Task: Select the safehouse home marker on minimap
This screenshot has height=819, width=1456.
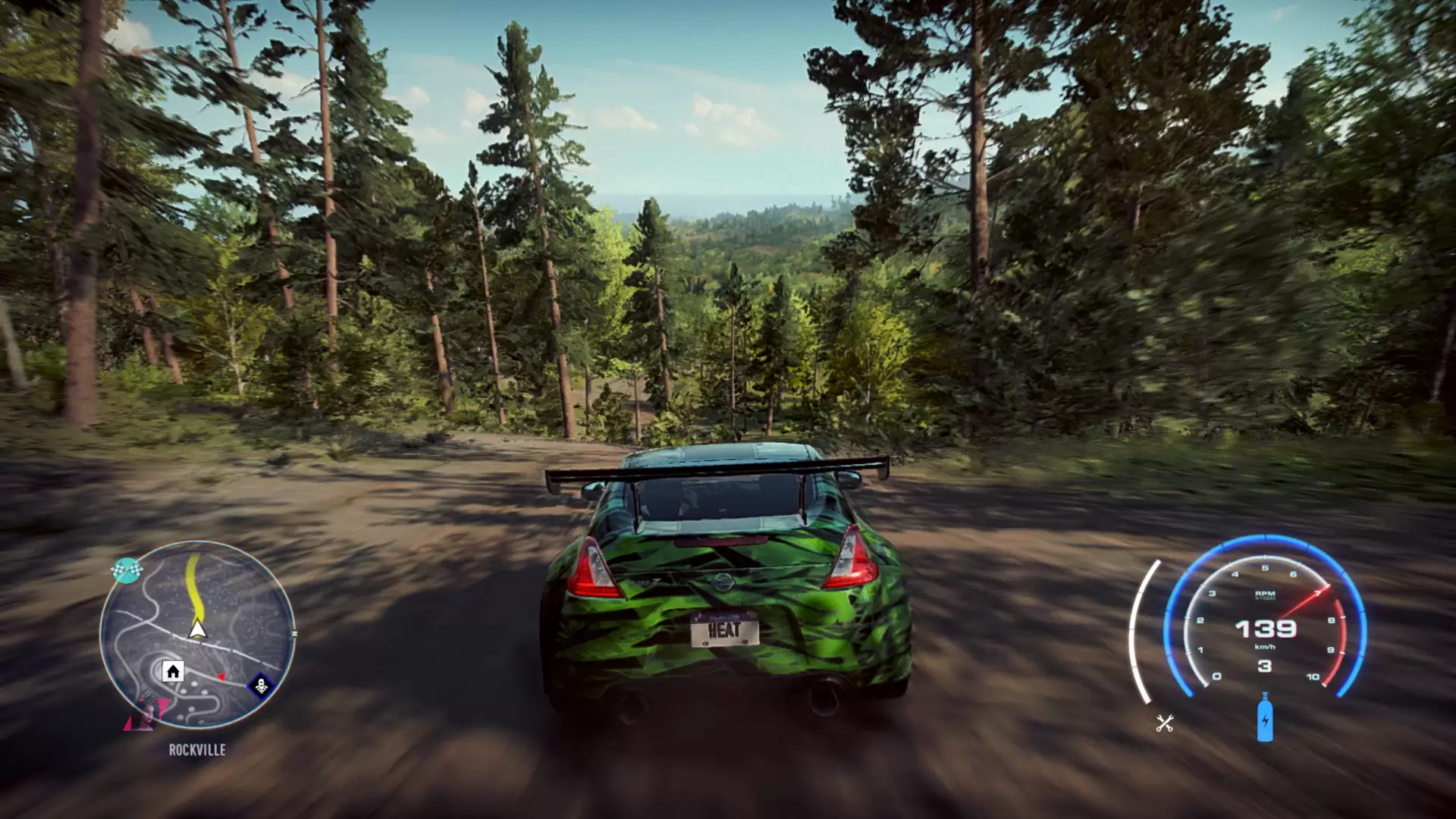Action: (173, 671)
